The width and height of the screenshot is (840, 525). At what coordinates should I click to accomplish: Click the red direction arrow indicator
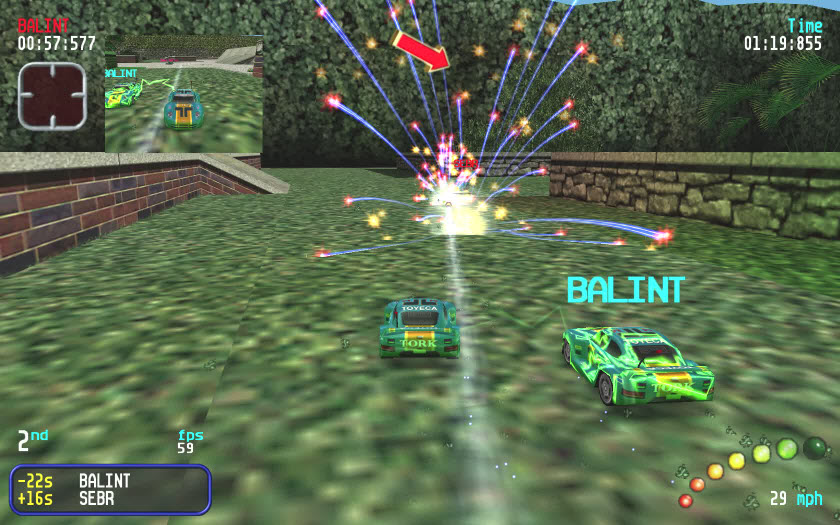[421, 50]
